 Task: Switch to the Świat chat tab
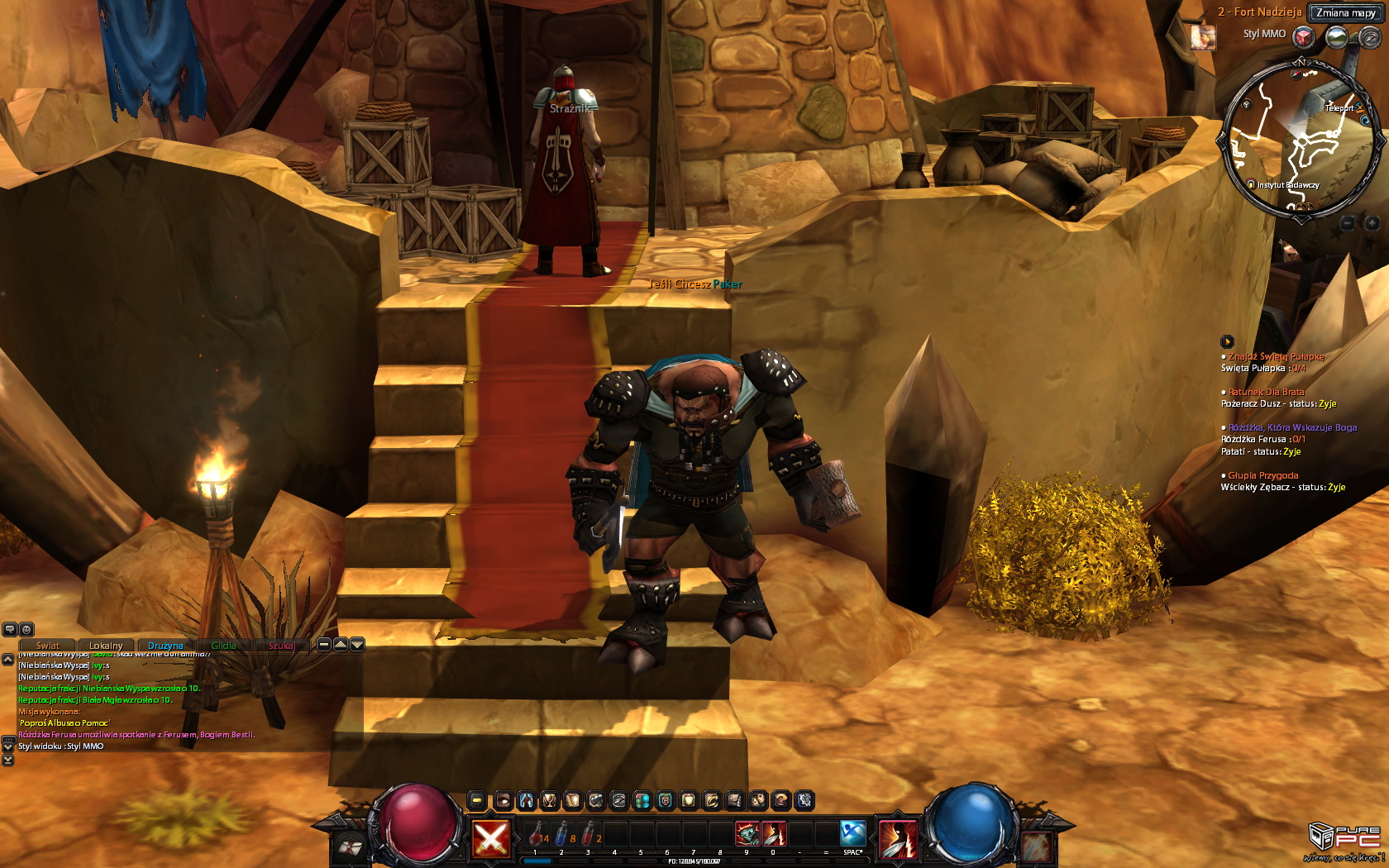click(x=48, y=646)
